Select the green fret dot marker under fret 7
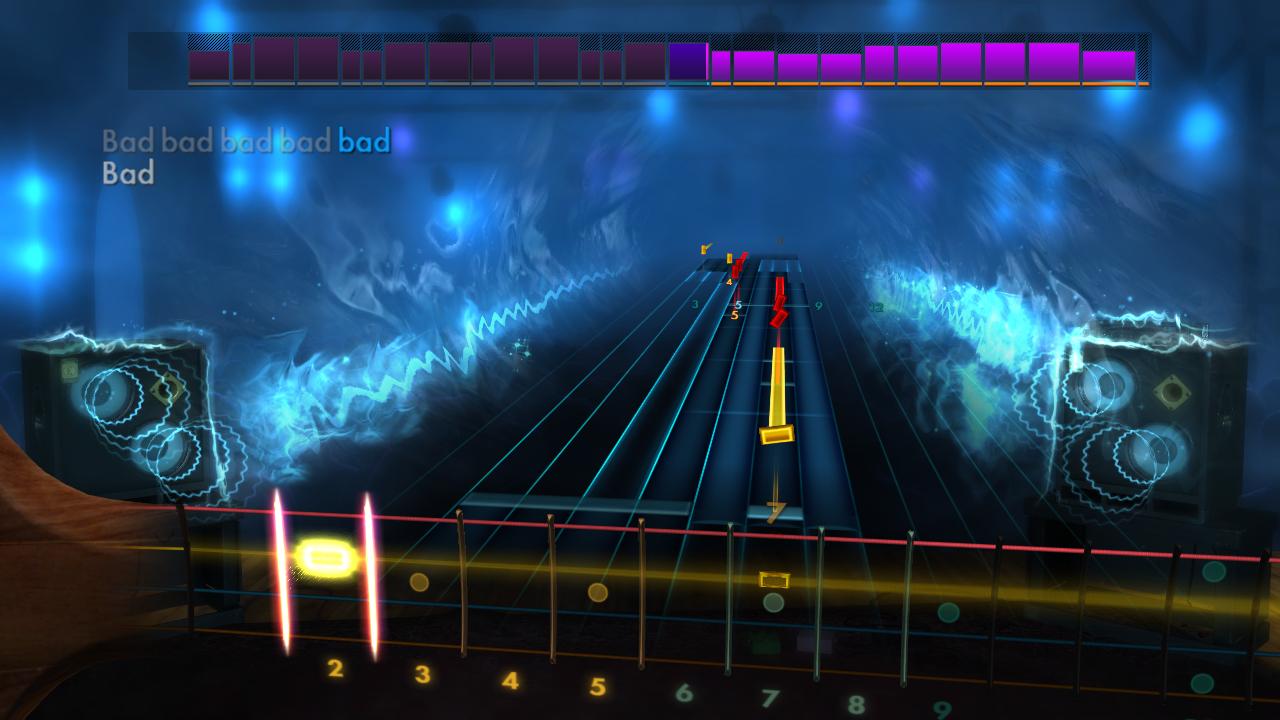Screen dimensions: 1280x720 click(x=775, y=601)
